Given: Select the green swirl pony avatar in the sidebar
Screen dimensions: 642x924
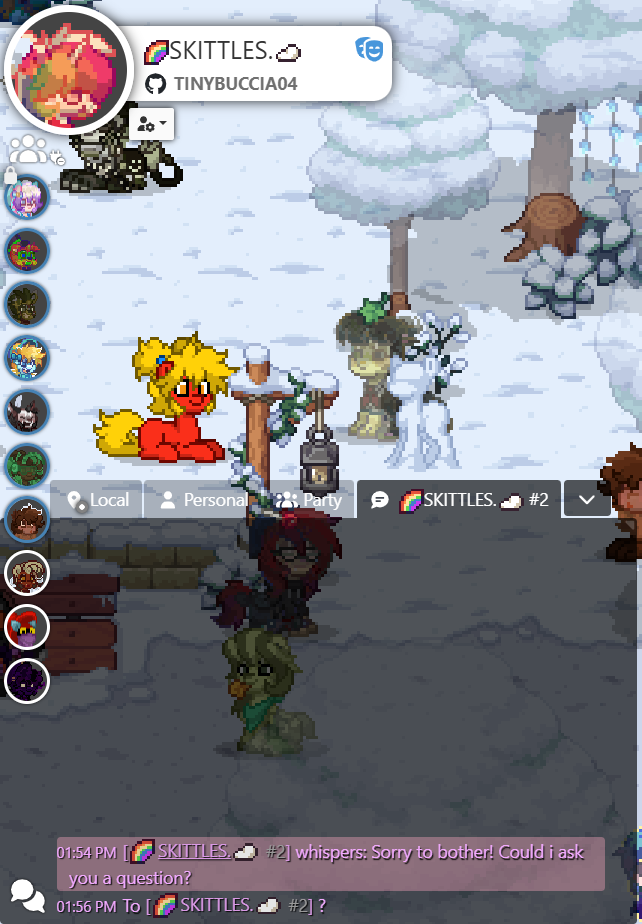Looking at the screenshot, I should [27, 465].
